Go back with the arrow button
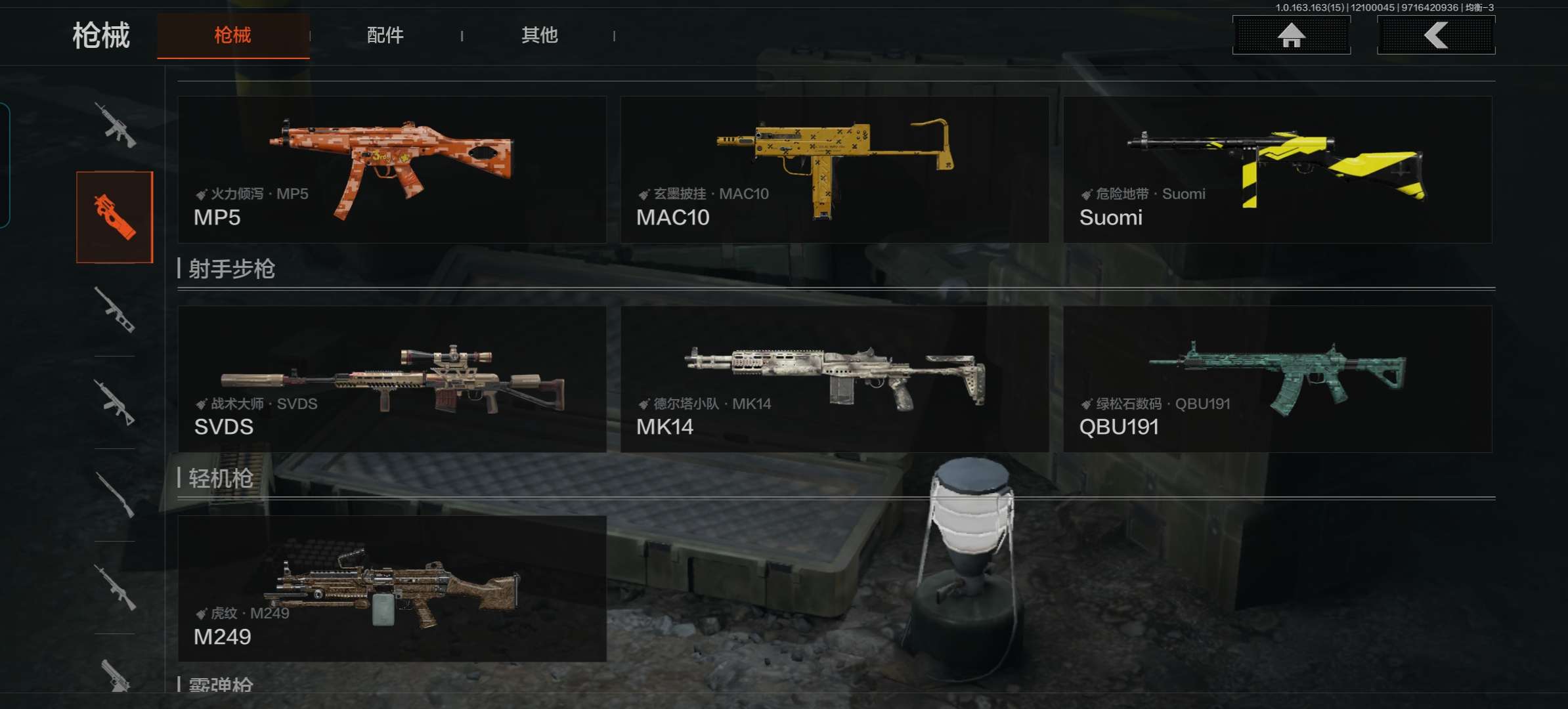This screenshot has height=709, width=1568. pyautogui.click(x=1435, y=35)
